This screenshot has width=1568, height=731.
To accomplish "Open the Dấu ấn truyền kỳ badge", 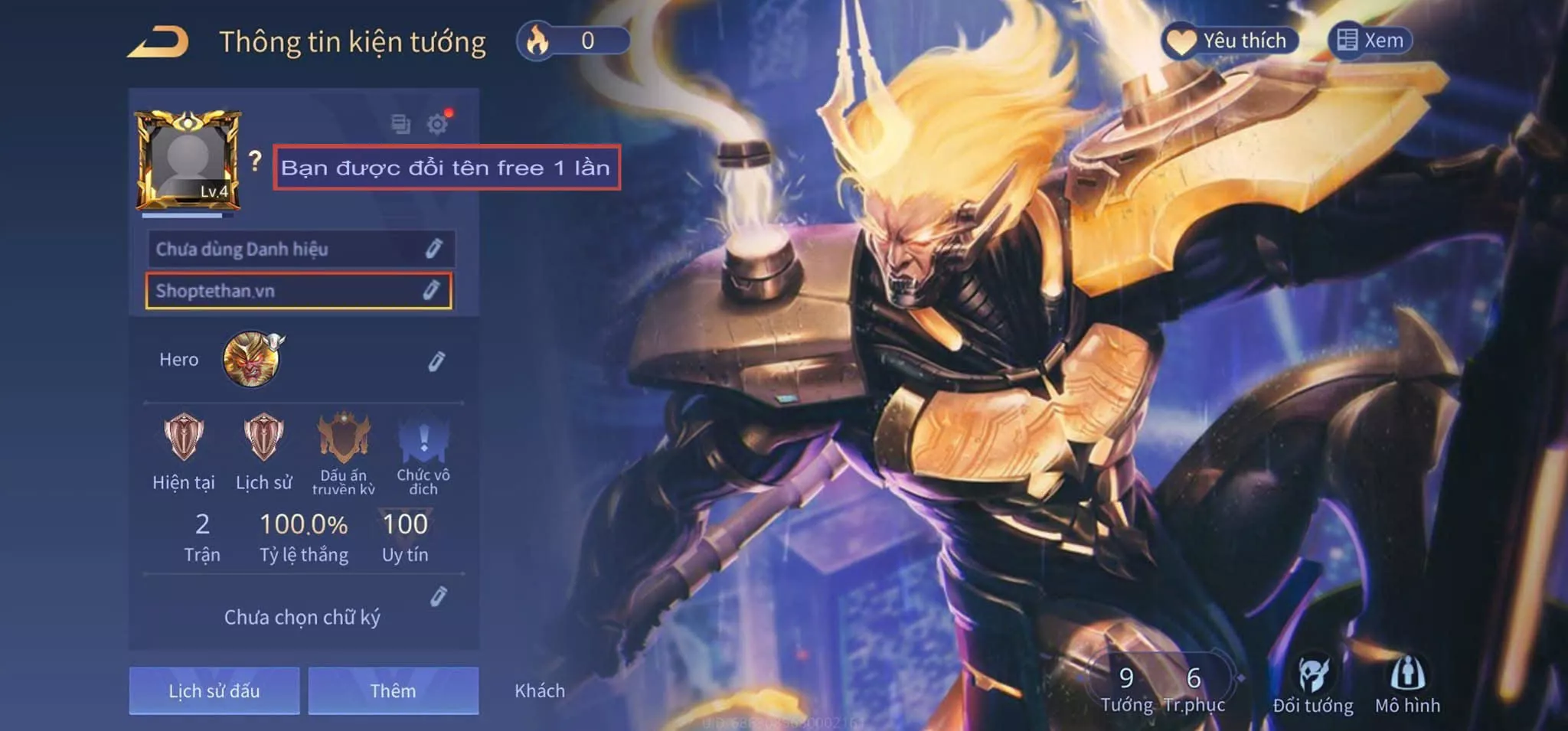I will tap(344, 439).
